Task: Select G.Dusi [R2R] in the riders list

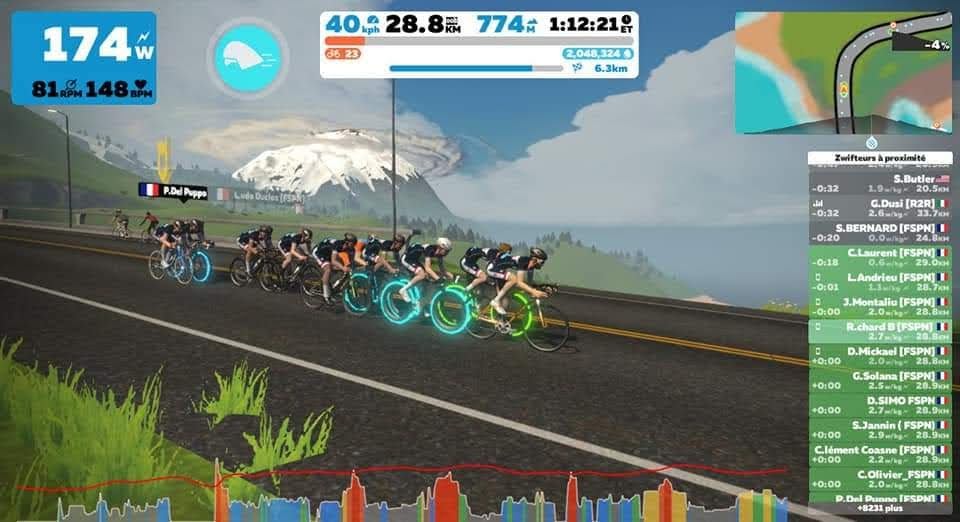Action: (879, 207)
